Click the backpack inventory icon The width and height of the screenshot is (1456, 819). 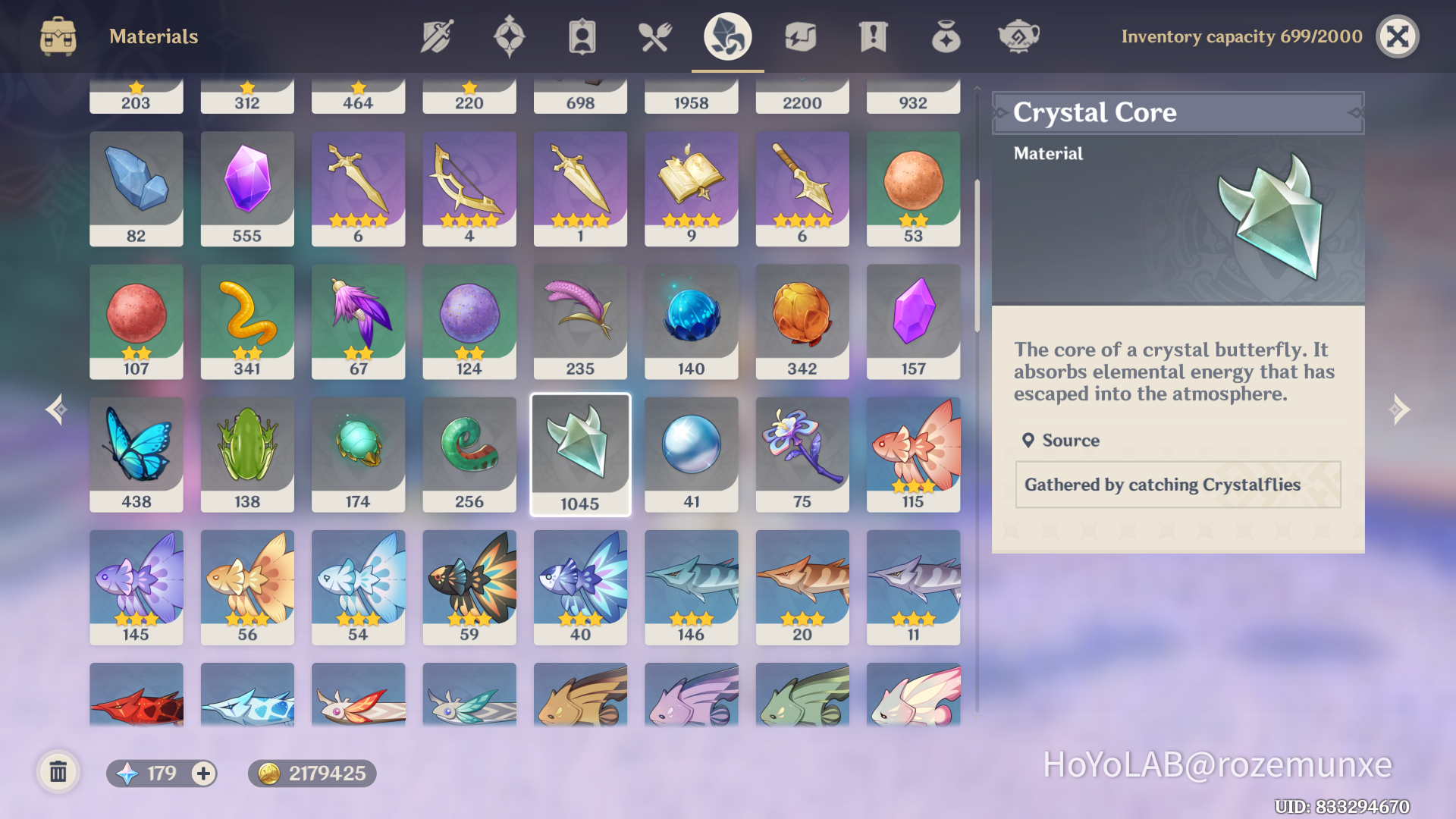(57, 35)
